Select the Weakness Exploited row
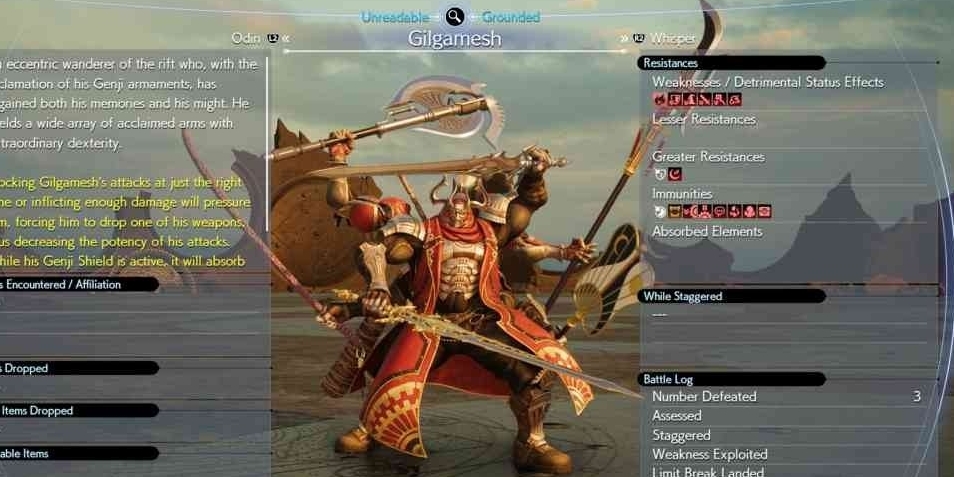 point(710,454)
